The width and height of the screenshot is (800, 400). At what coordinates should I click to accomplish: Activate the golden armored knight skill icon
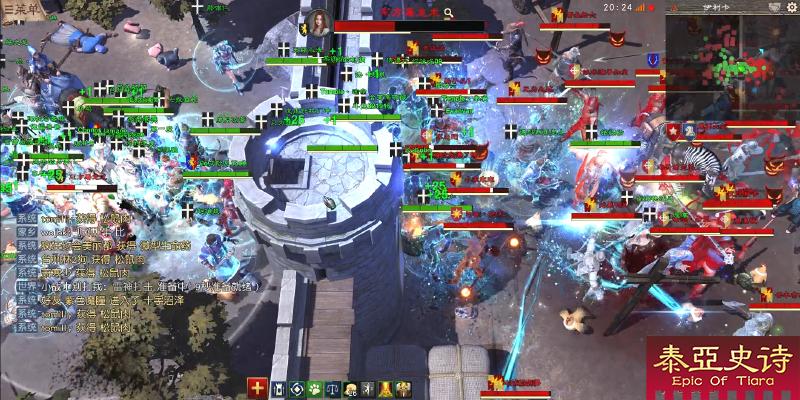coord(402,388)
